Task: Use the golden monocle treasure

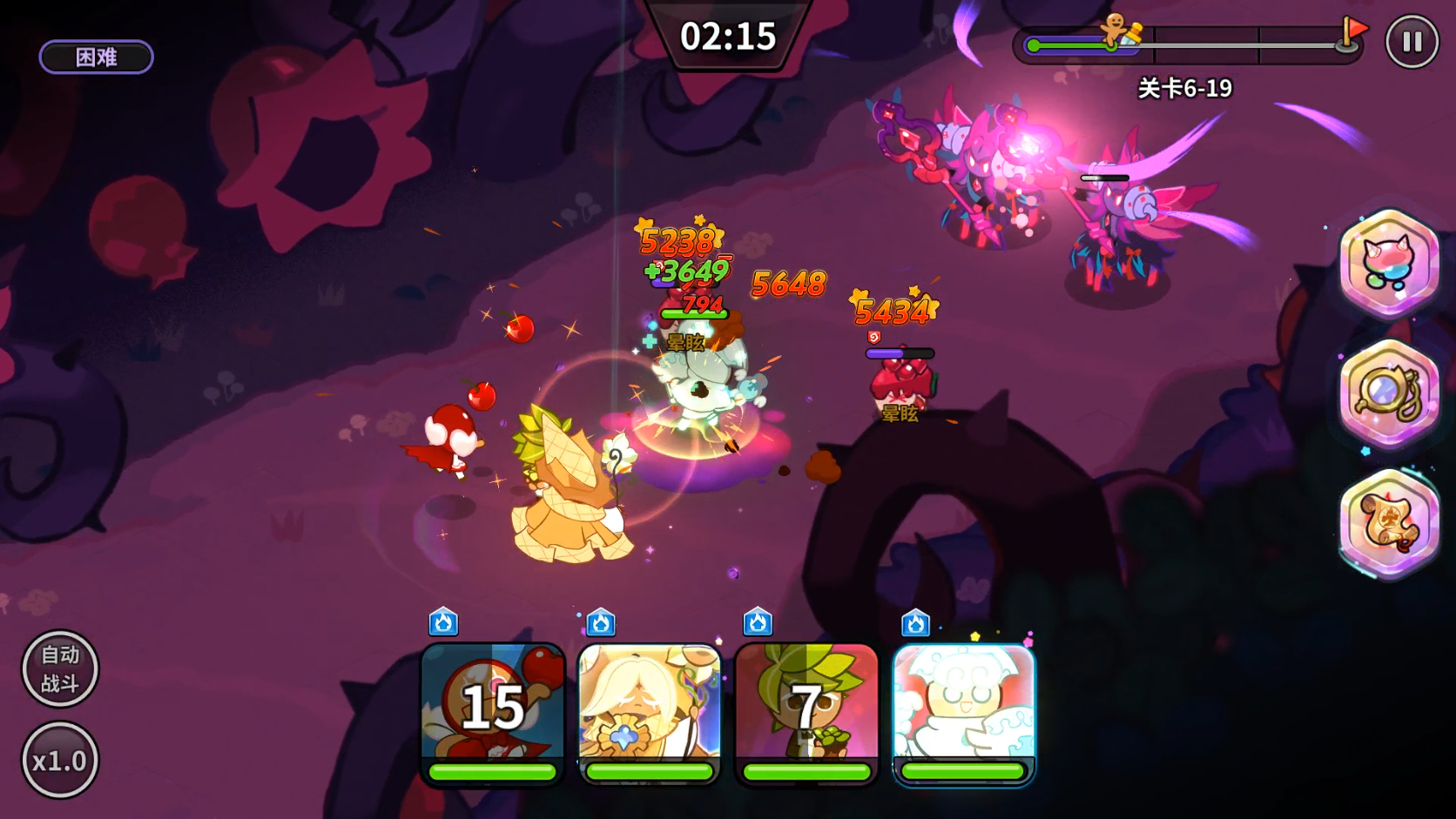Action: click(1389, 393)
